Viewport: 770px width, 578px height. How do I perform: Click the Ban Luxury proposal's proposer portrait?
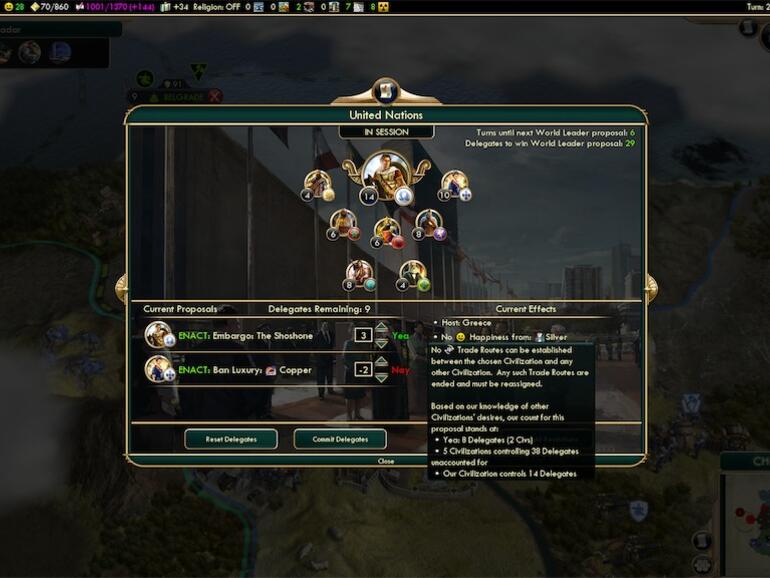[x=158, y=369]
